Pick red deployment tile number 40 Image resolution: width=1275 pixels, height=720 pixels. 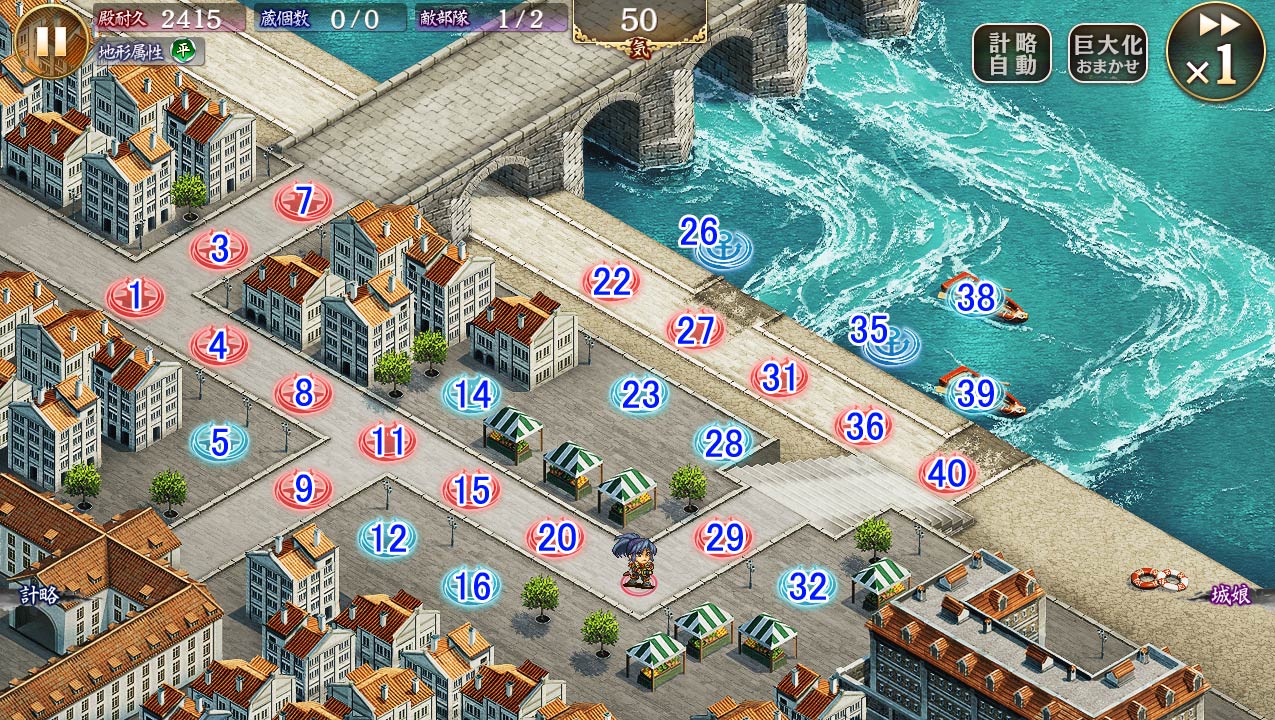coord(947,474)
